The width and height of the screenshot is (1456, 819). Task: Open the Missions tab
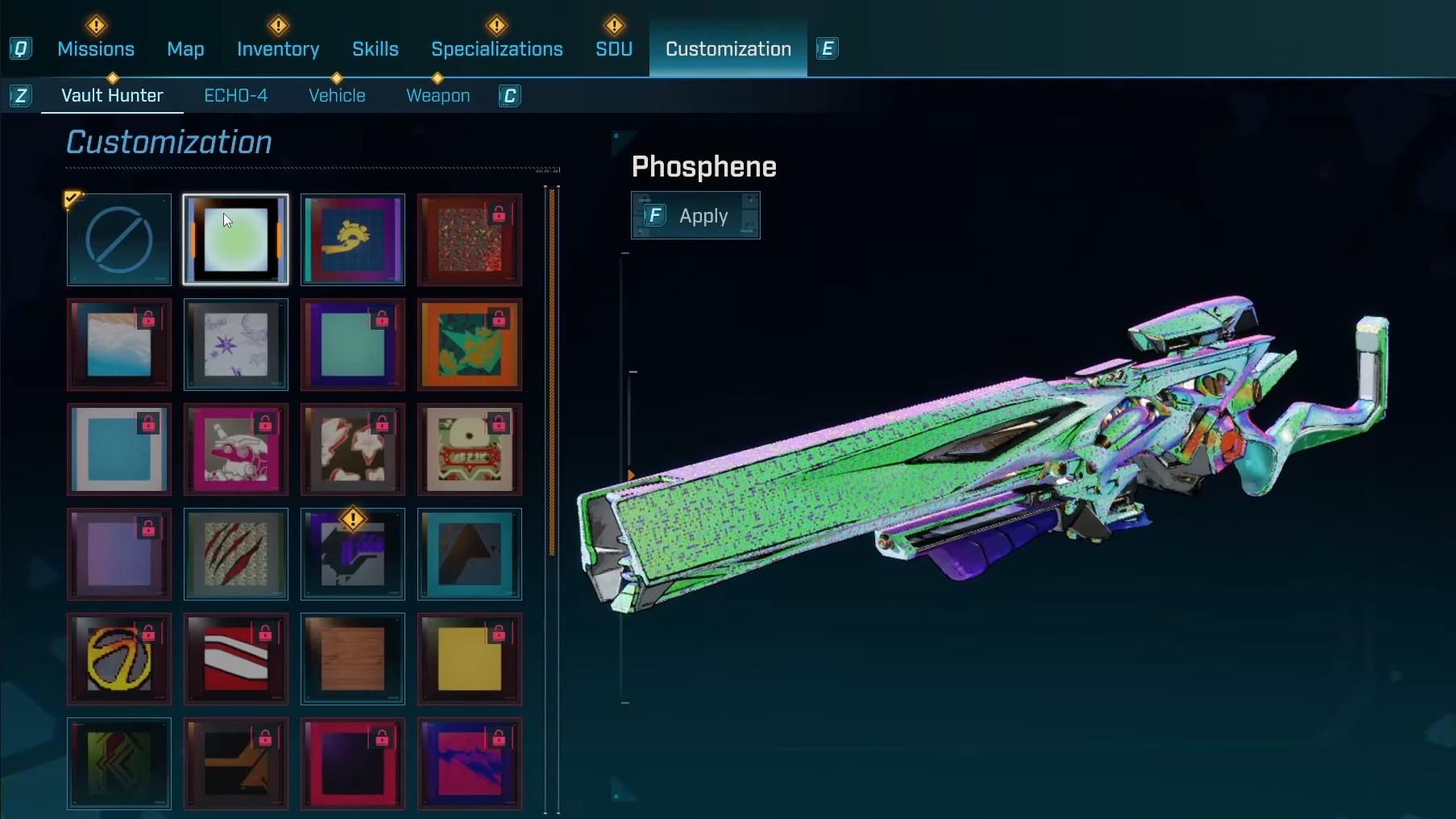[96, 49]
